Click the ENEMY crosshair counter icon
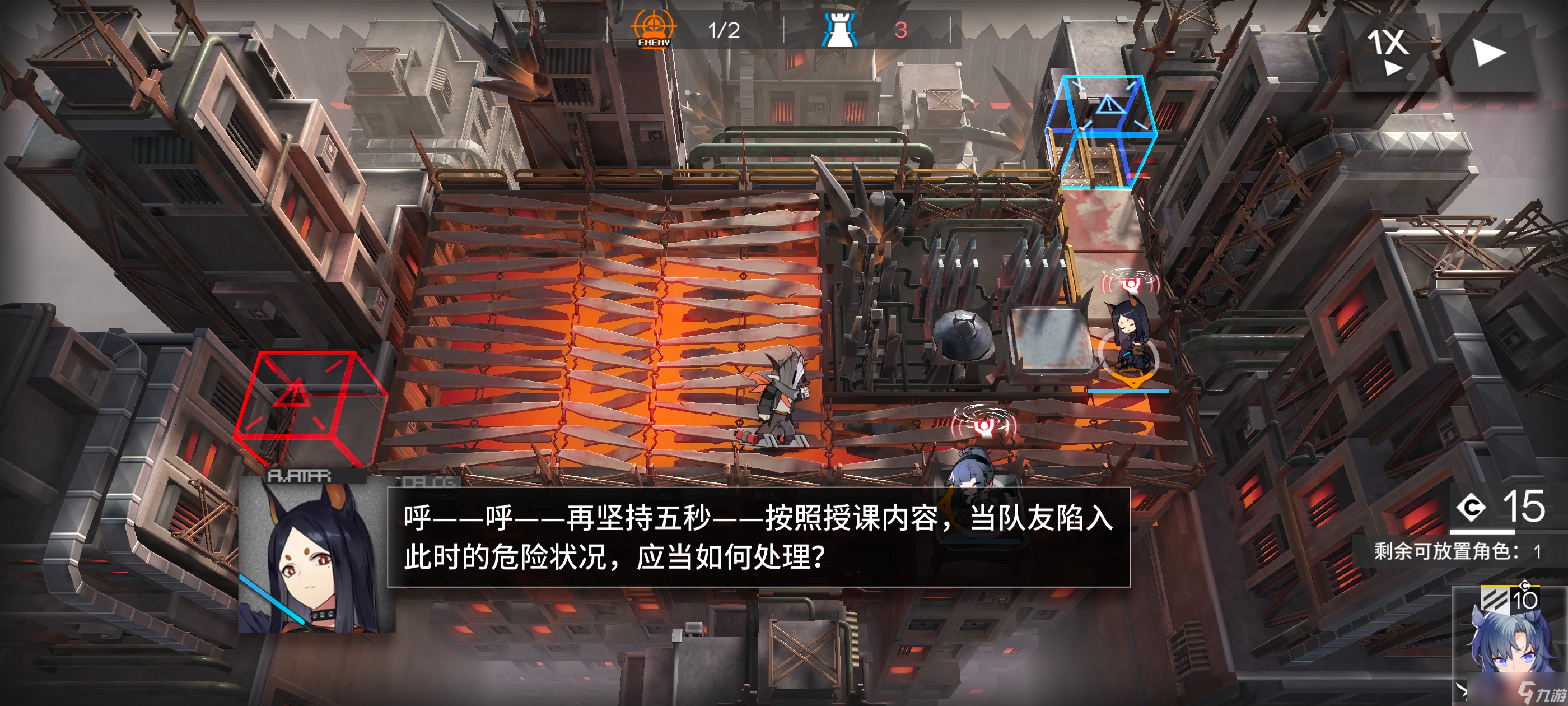This screenshot has height=706, width=1568. click(x=653, y=27)
